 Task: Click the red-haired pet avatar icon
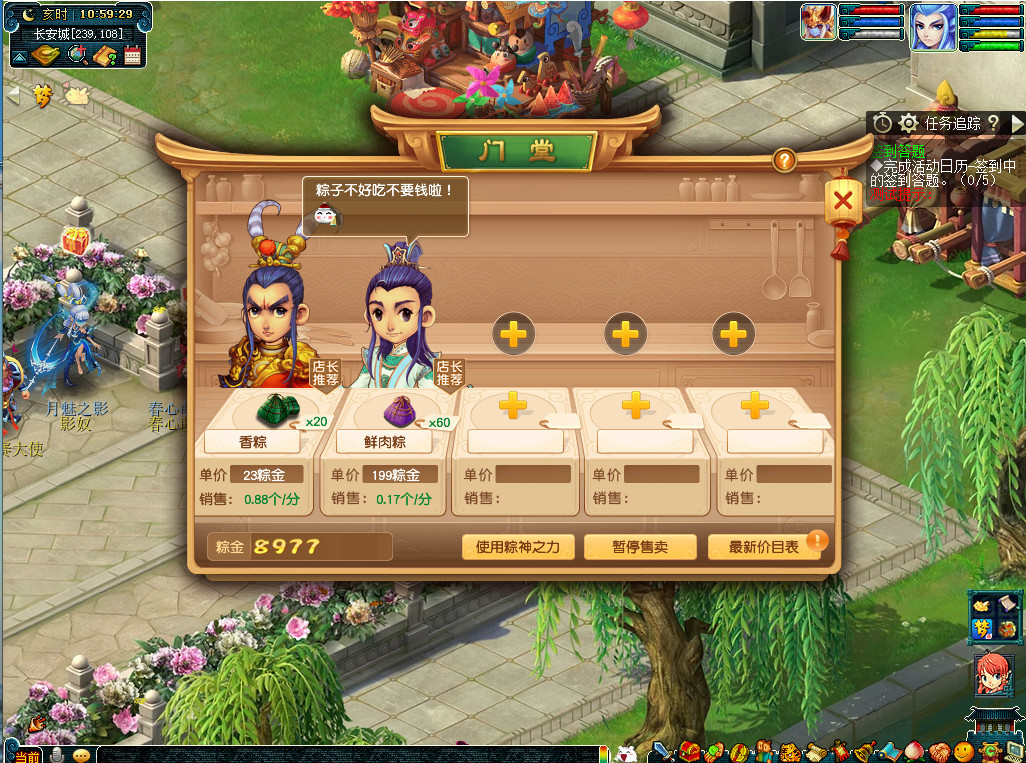[x=994, y=679]
